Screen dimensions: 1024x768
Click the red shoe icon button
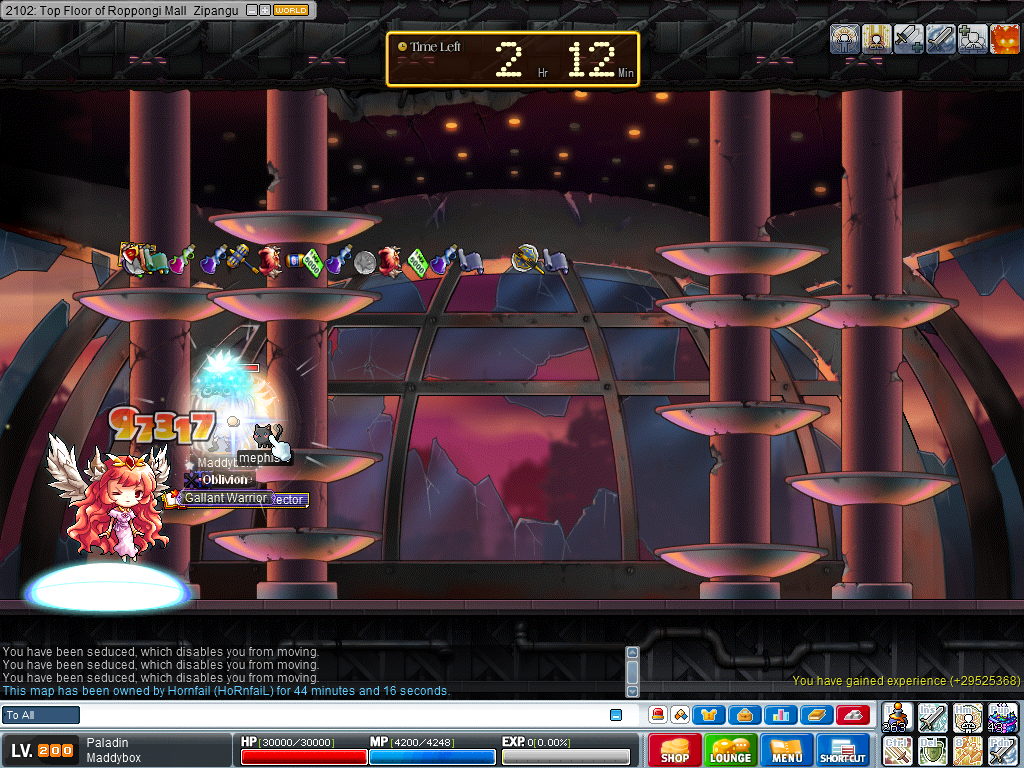[x=852, y=715]
